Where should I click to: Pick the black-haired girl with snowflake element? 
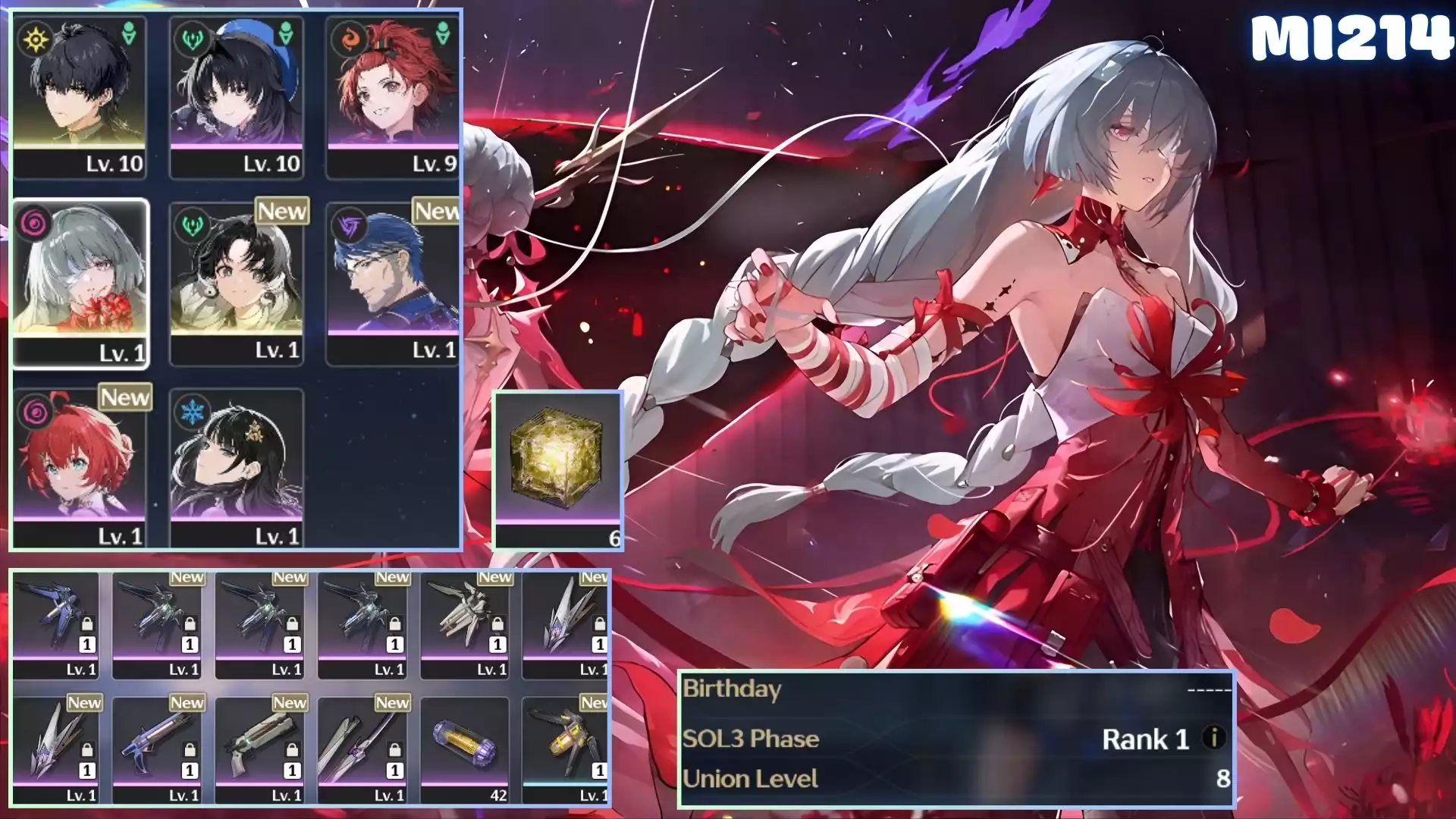pos(237,468)
